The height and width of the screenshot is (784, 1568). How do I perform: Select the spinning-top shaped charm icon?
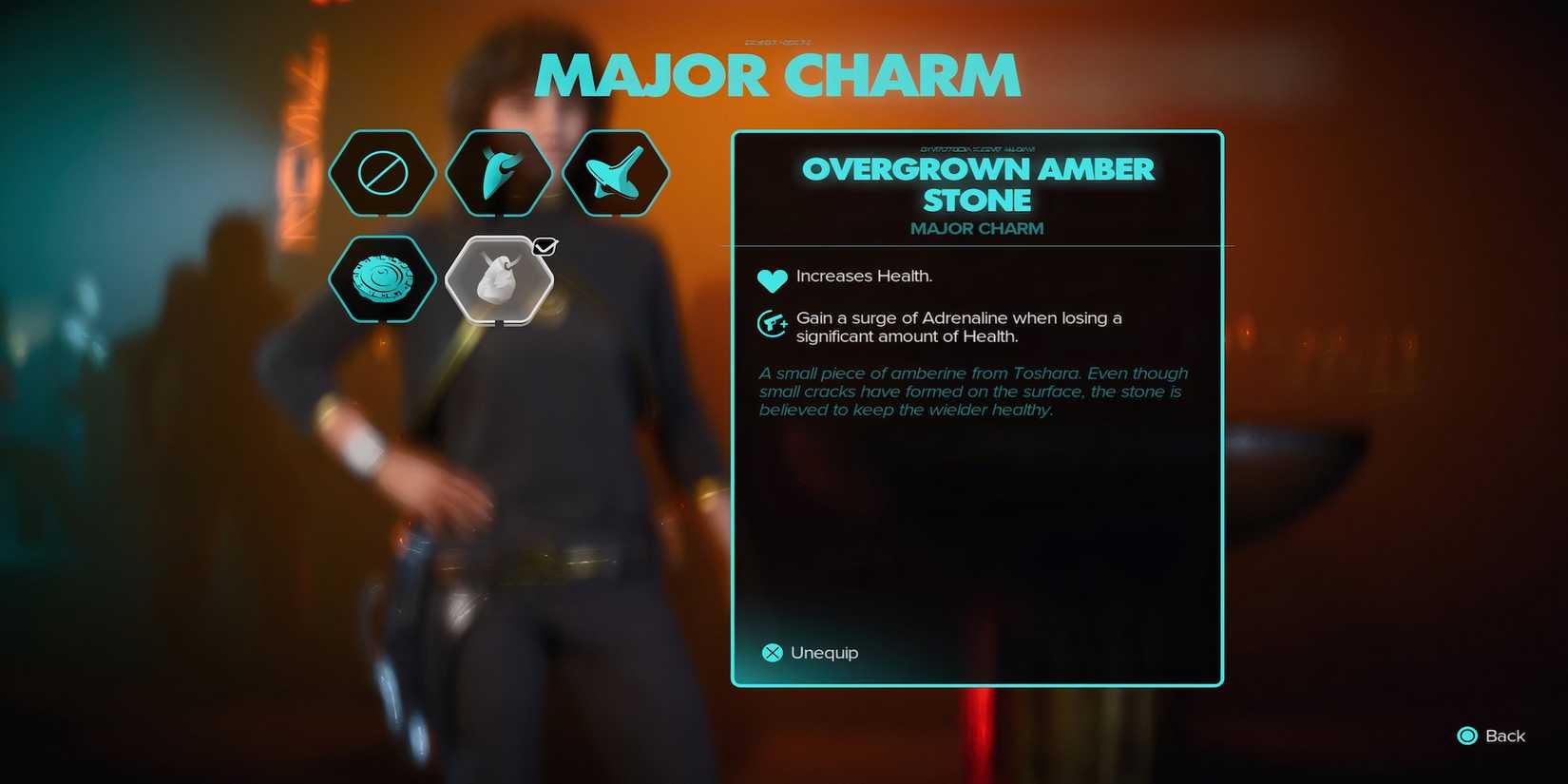tap(618, 172)
